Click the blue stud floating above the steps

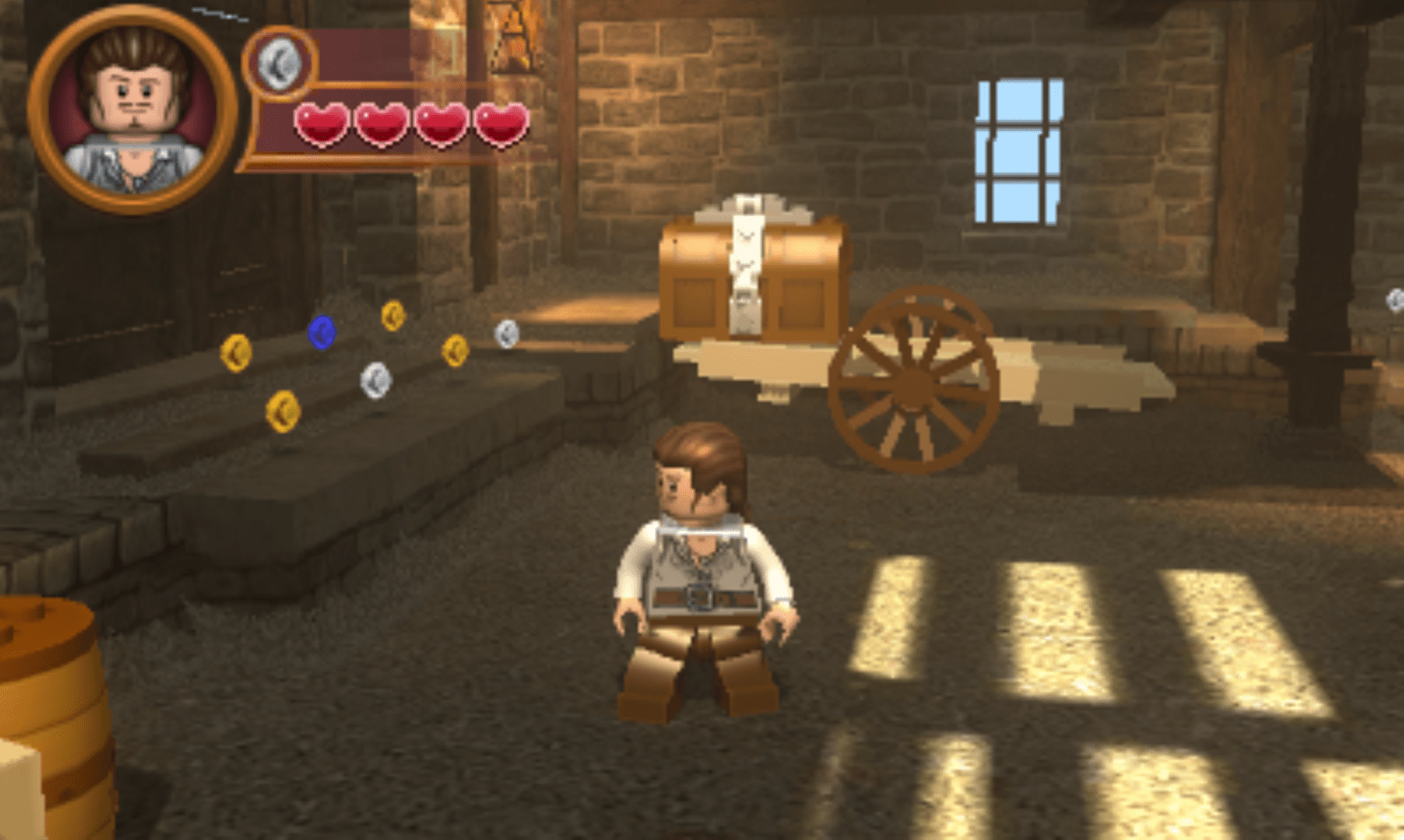click(x=323, y=333)
